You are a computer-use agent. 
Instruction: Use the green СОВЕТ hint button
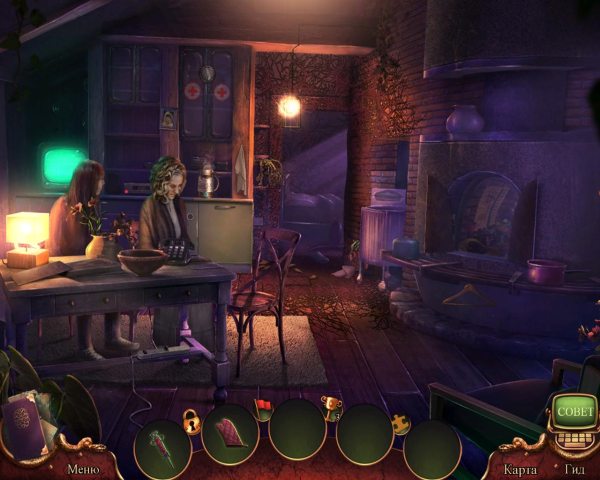(x=574, y=411)
